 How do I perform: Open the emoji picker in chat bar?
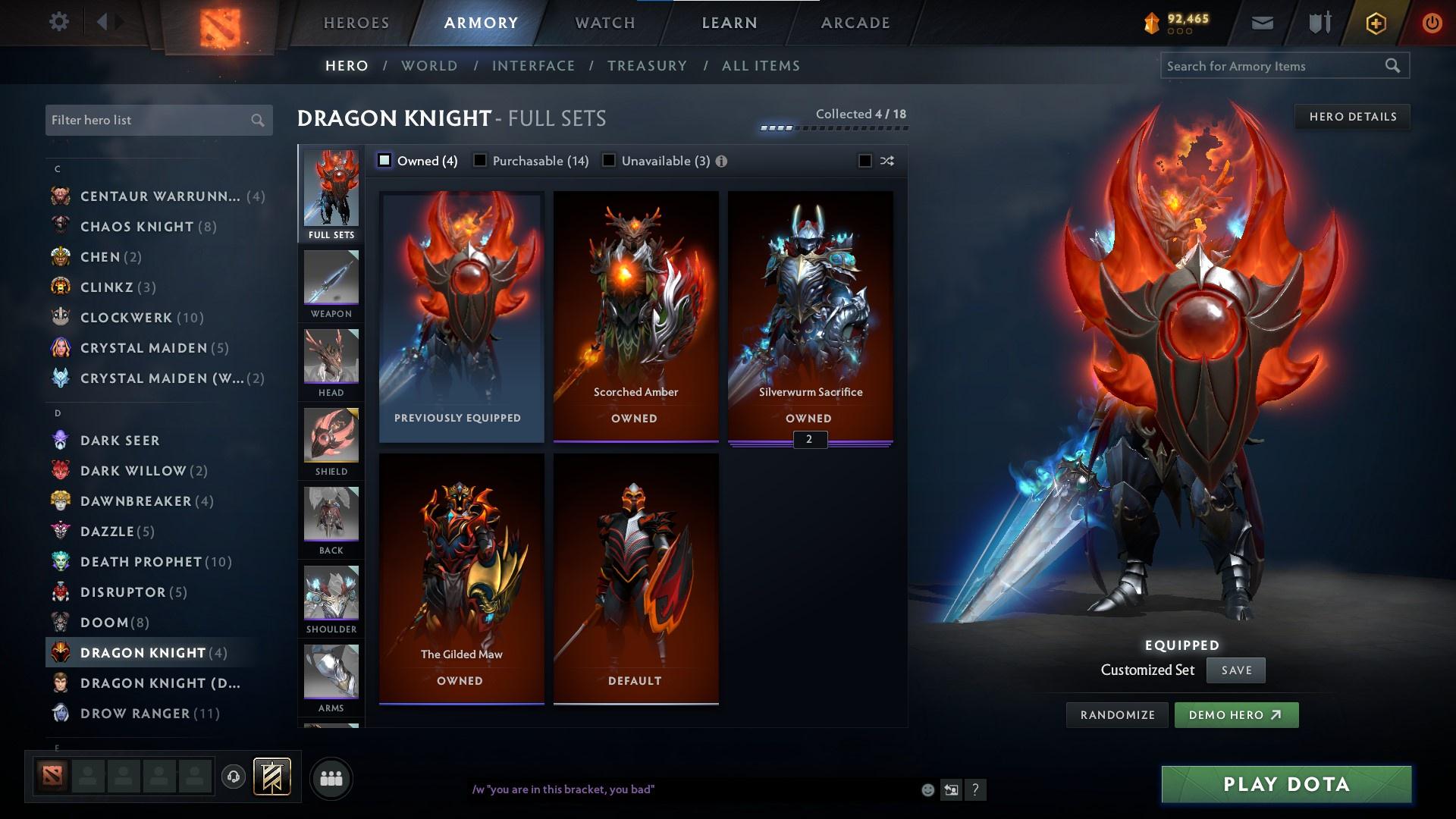[927, 789]
